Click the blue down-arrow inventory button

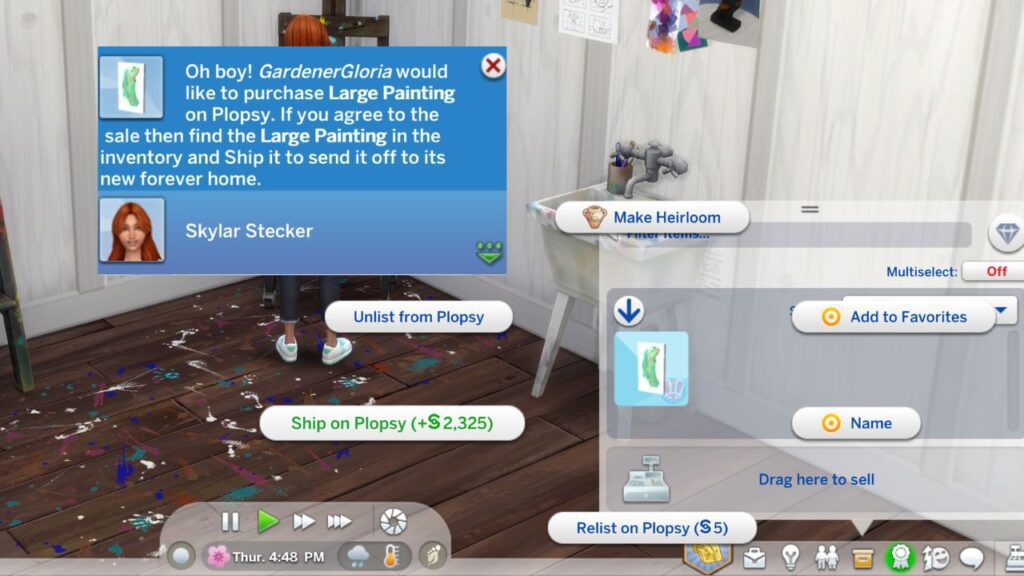[x=628, y=313]
